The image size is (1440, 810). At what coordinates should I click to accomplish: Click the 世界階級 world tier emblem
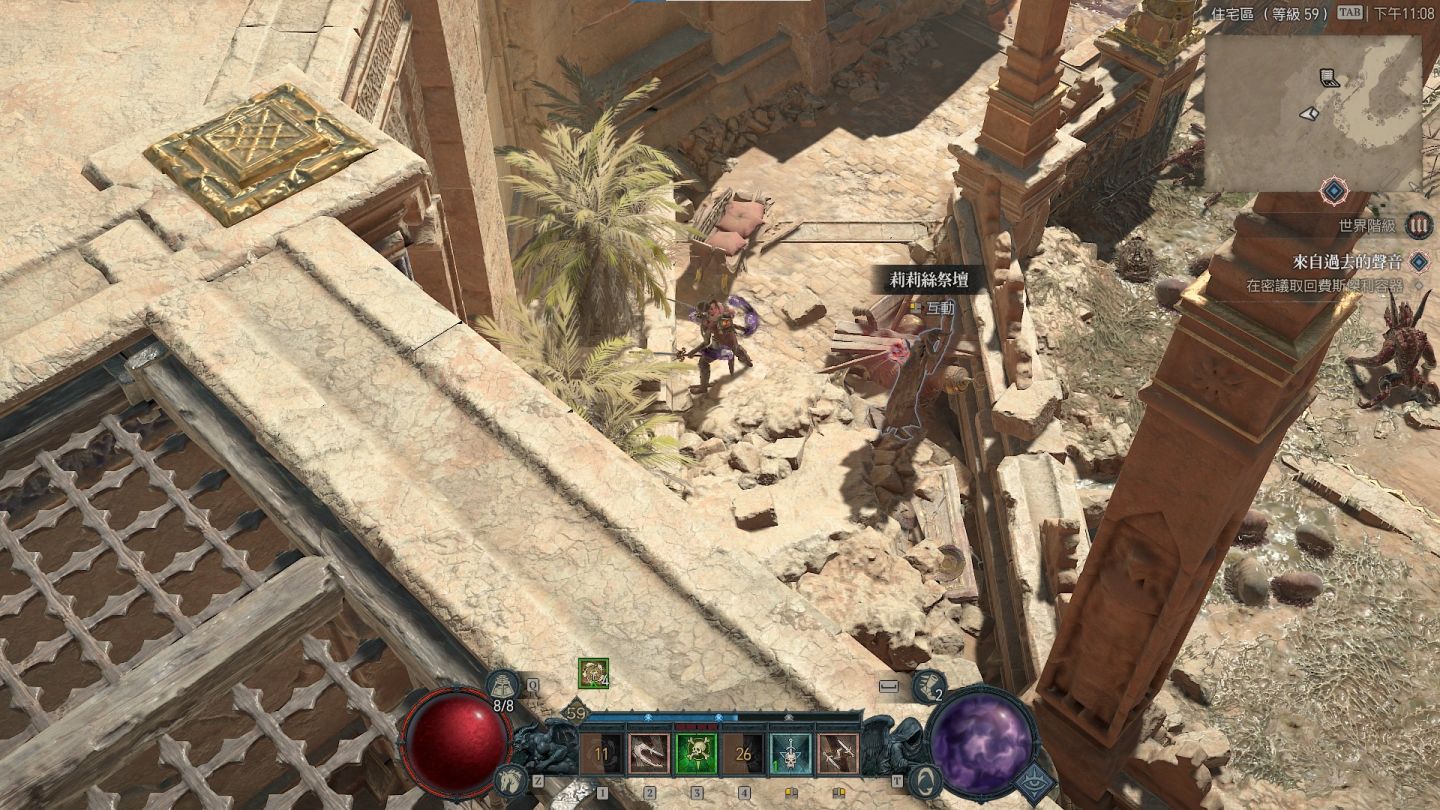click(1418, 225)
